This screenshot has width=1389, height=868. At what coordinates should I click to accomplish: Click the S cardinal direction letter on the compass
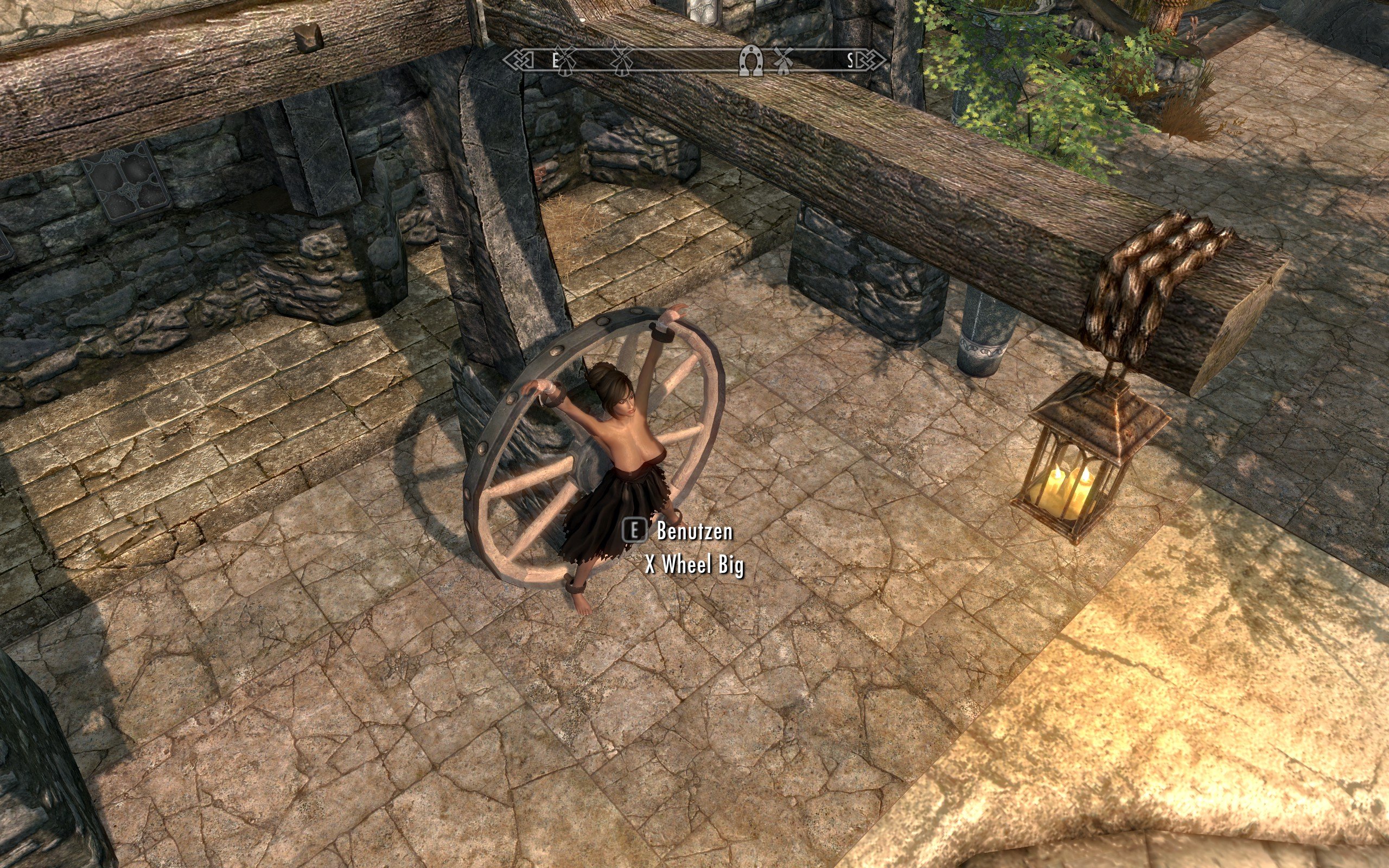point(851,60)
